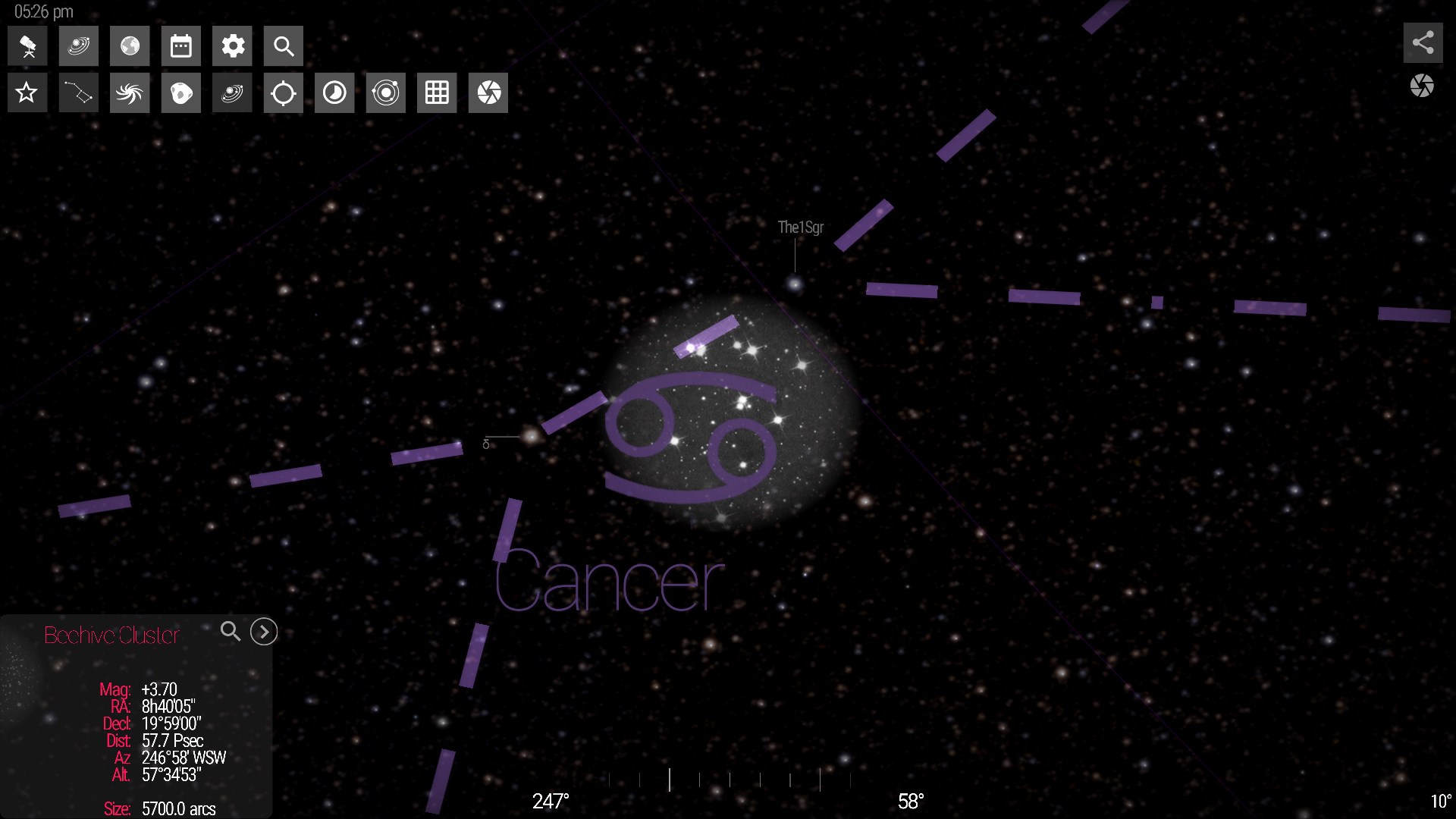Click the Earth globe icon
Viewport: 1456px width, 819px height.
pyautogui.click(x=130, y=45)
